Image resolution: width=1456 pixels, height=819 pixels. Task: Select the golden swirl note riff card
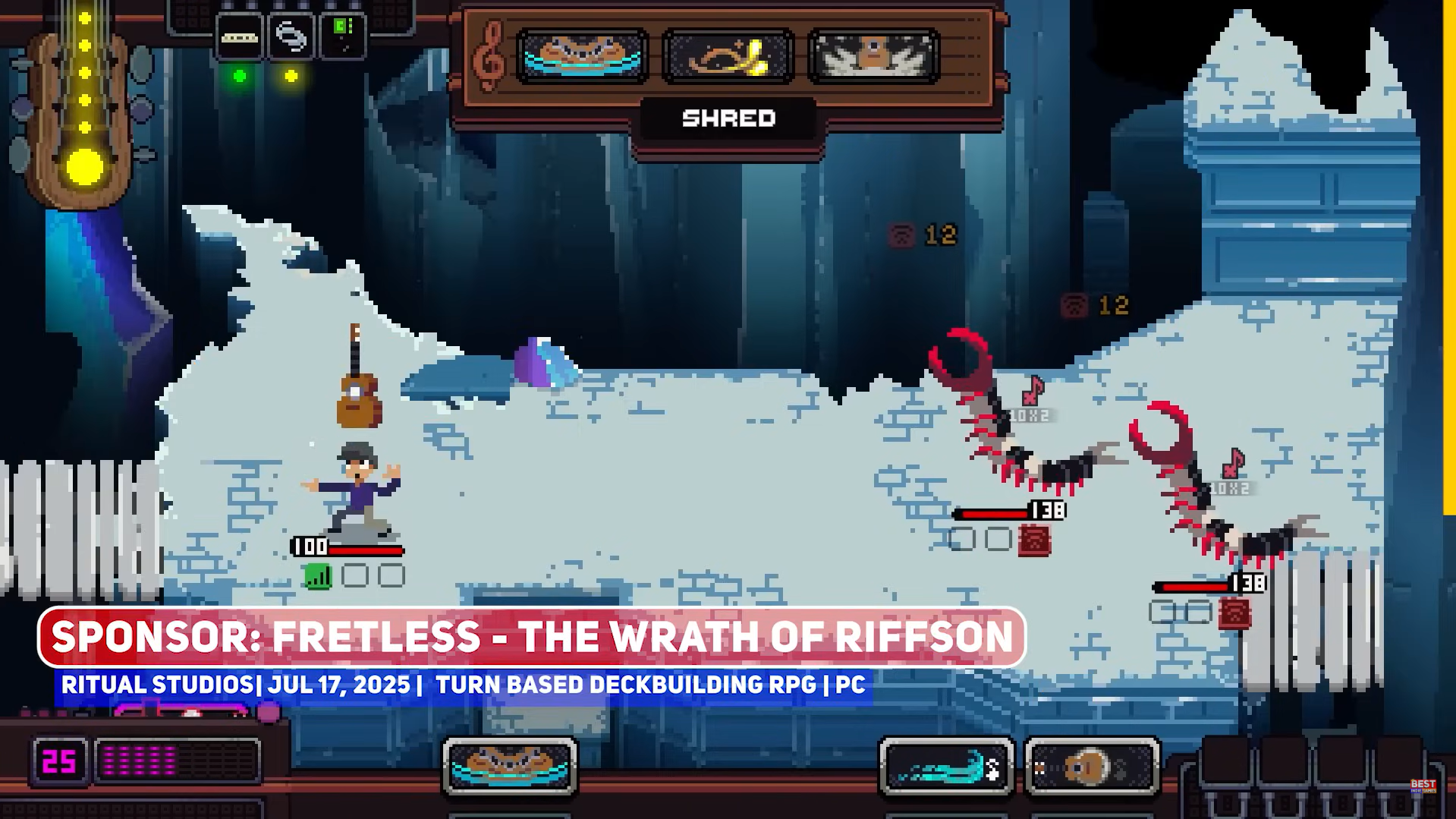coord(728,56)
